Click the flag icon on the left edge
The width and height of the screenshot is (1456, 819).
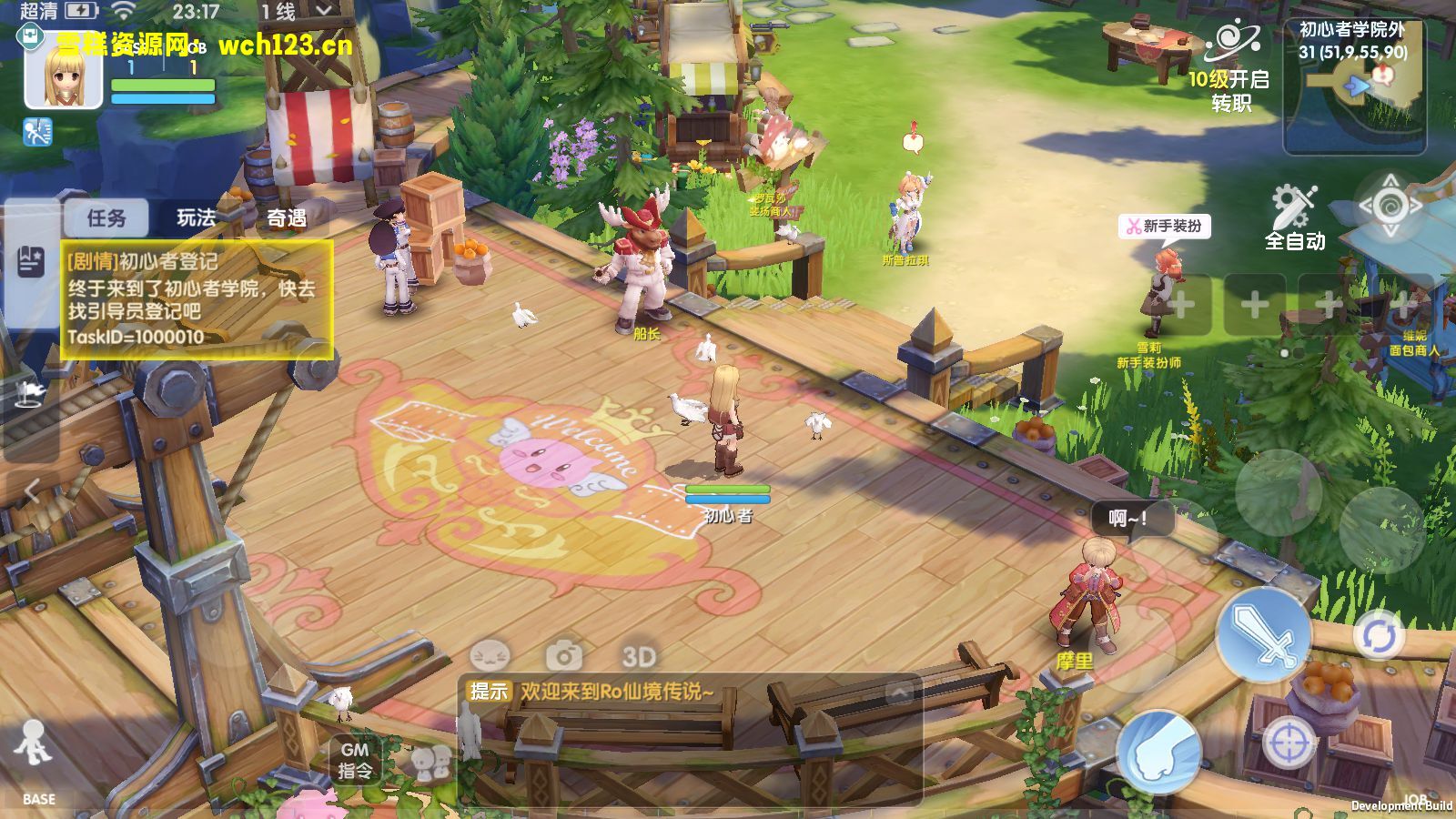[30, 393]
